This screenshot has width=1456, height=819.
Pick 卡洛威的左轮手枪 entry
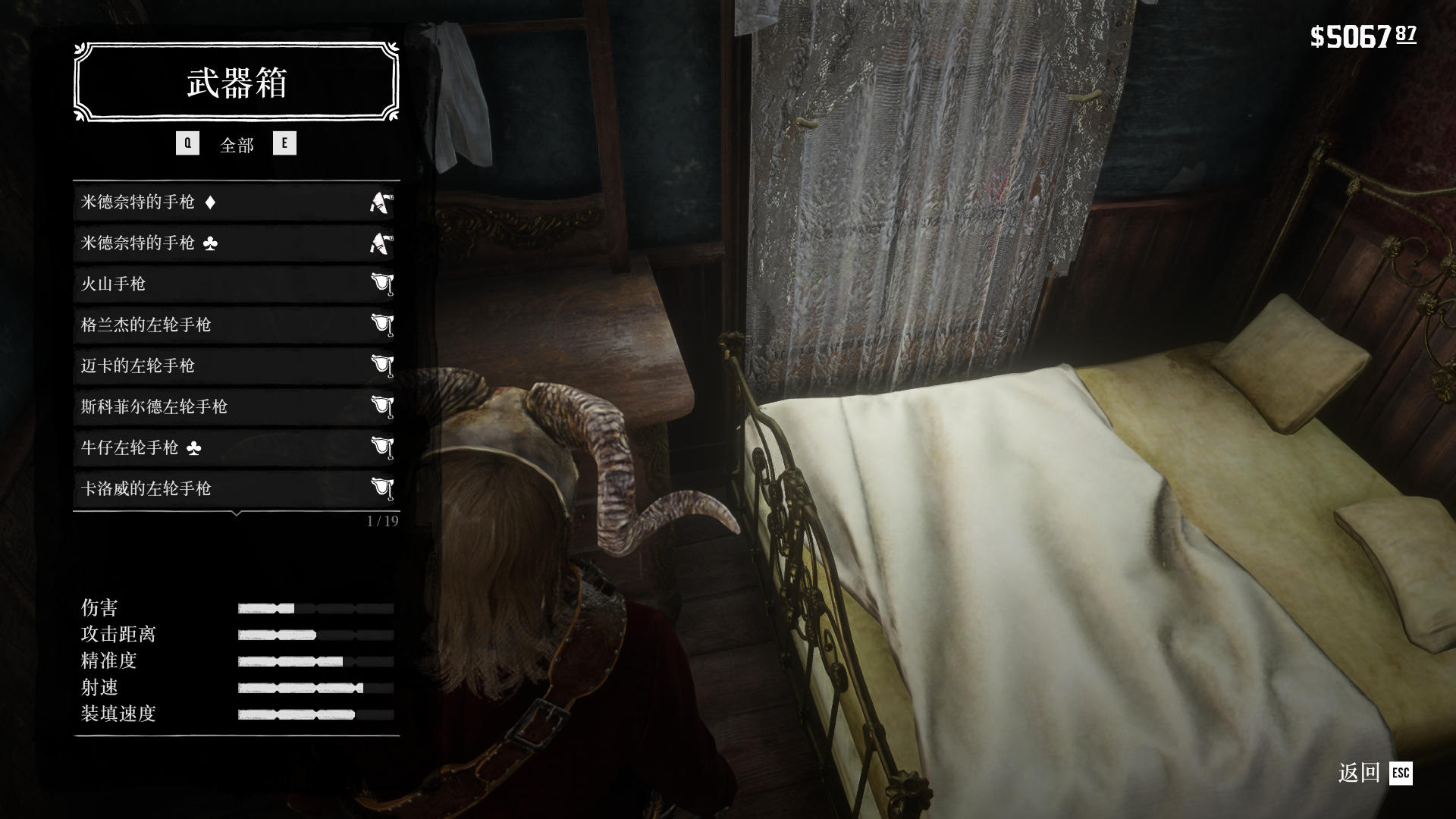[x=236, y=489]
